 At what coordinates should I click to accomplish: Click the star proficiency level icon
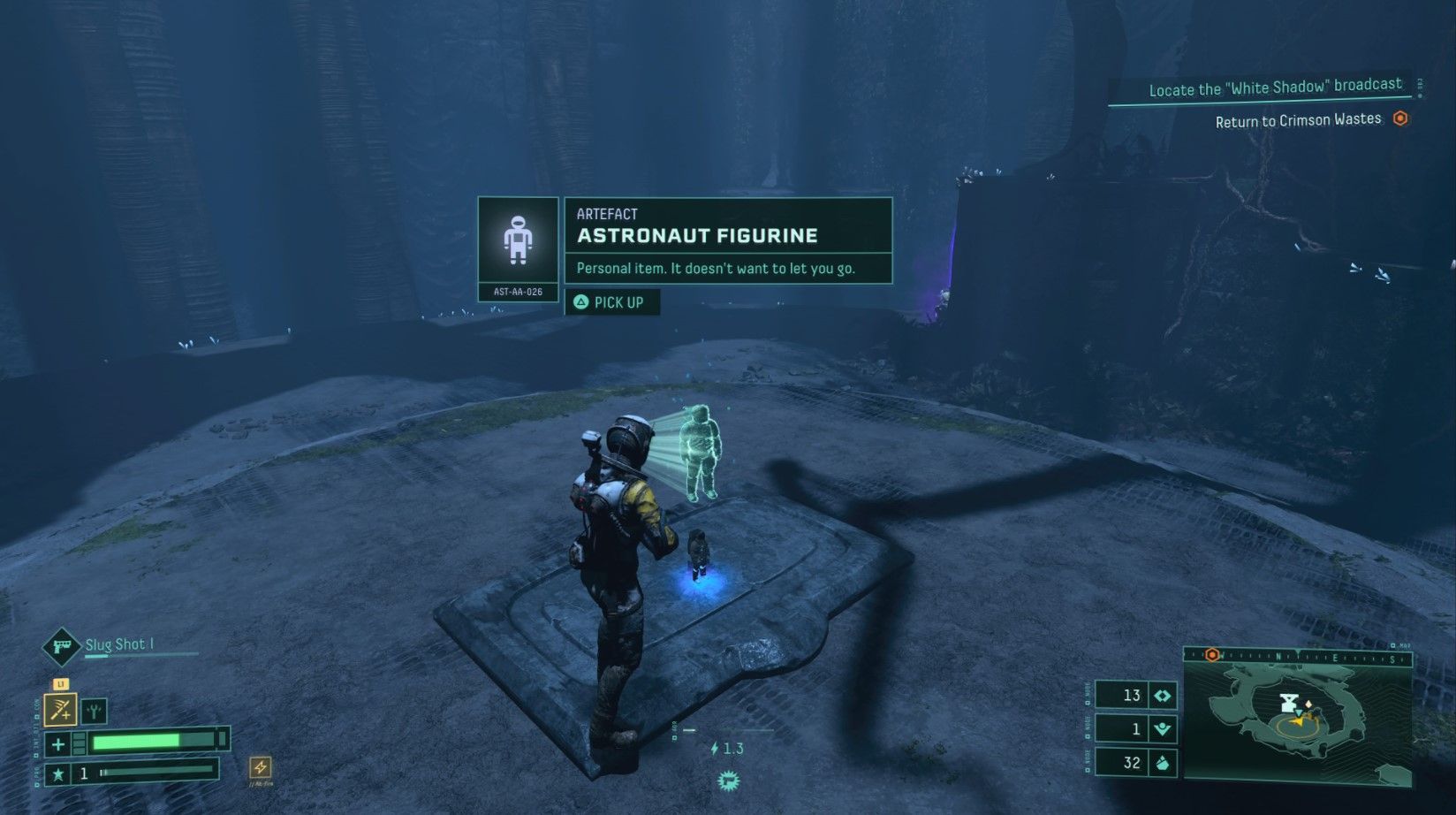pyautogui.click(x=58, y=774)
